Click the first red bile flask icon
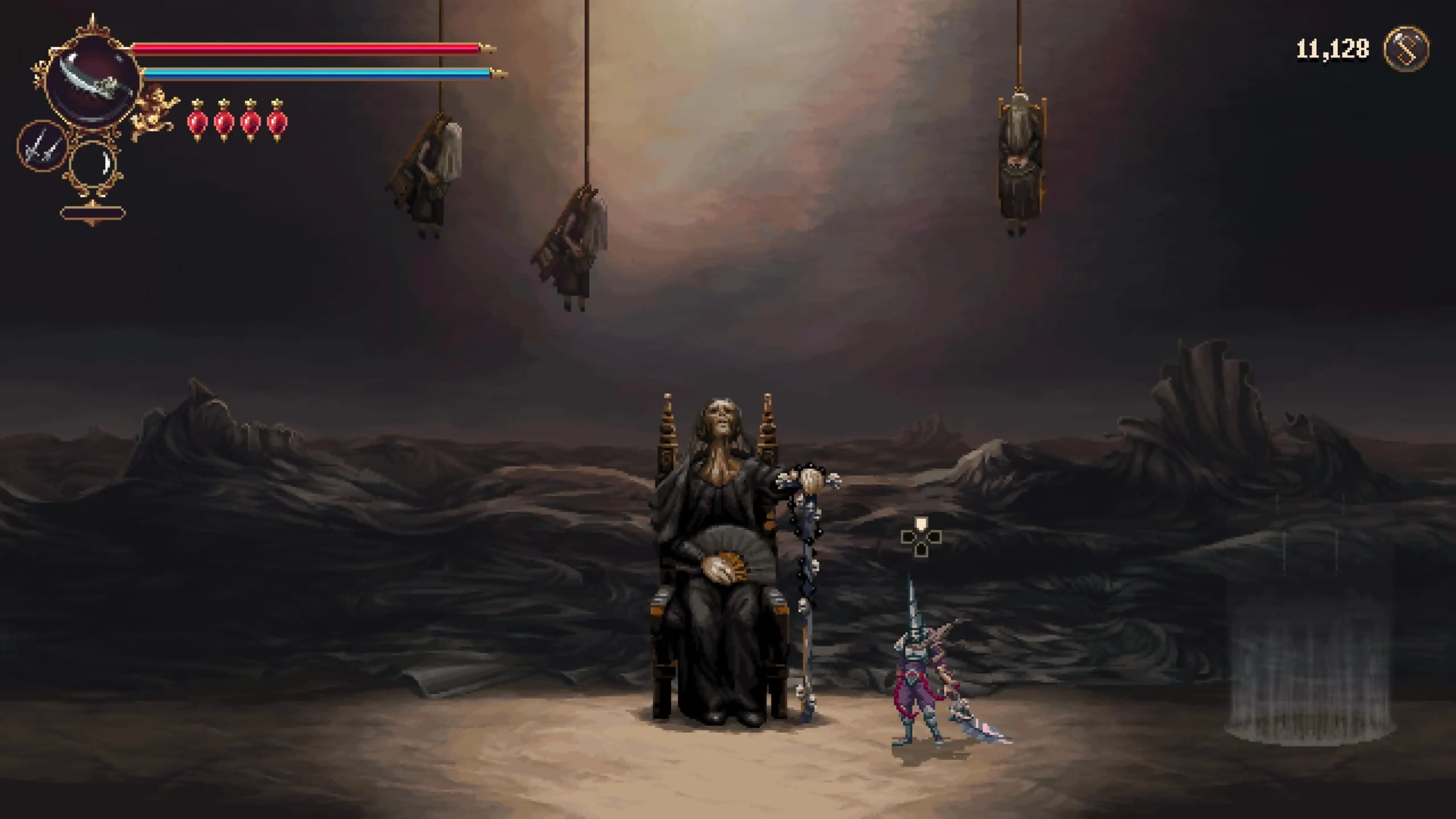The image size is (1456, 819). click(x=196, y=122)
